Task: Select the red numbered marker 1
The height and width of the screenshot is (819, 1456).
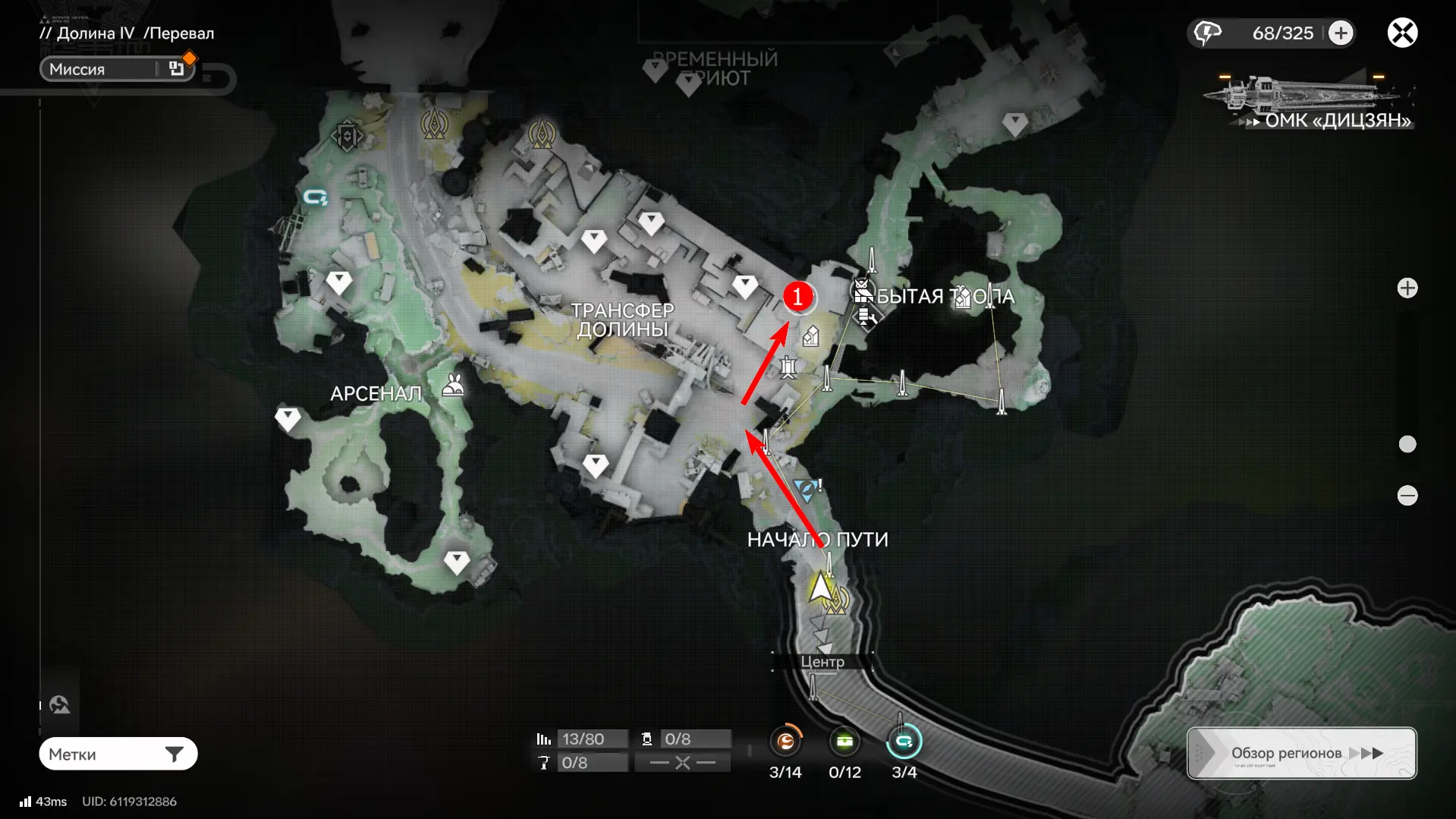Action: 798,297
